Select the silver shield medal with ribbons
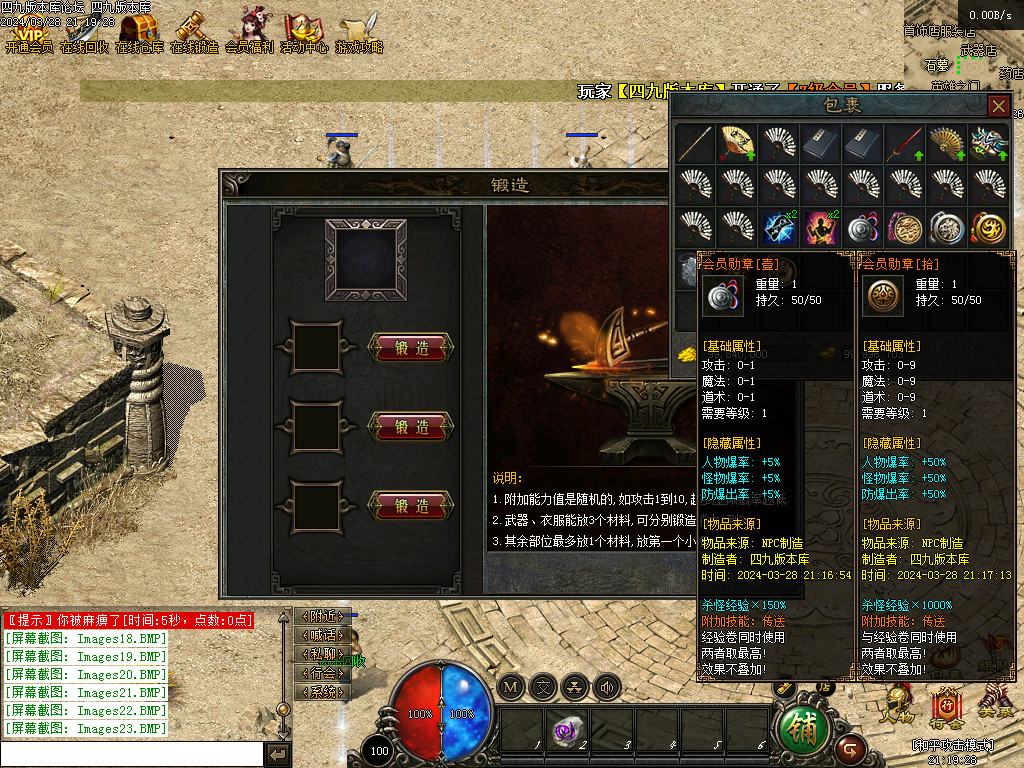 862,227
